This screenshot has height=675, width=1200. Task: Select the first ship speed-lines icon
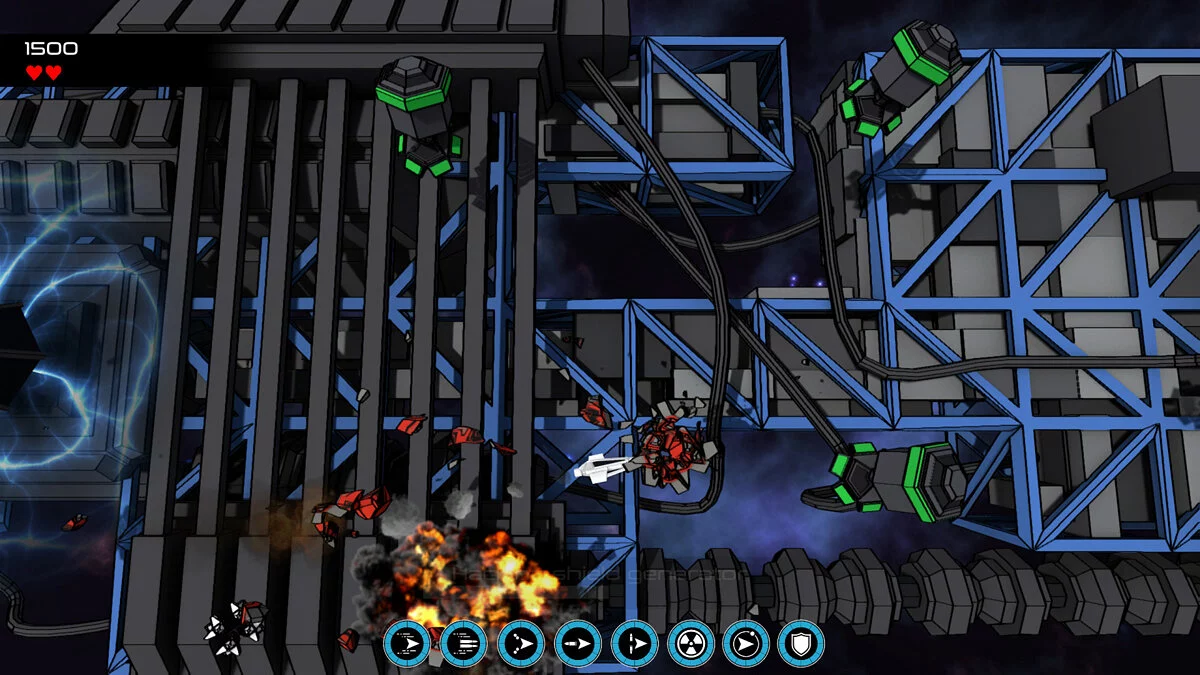click(407, 644)
